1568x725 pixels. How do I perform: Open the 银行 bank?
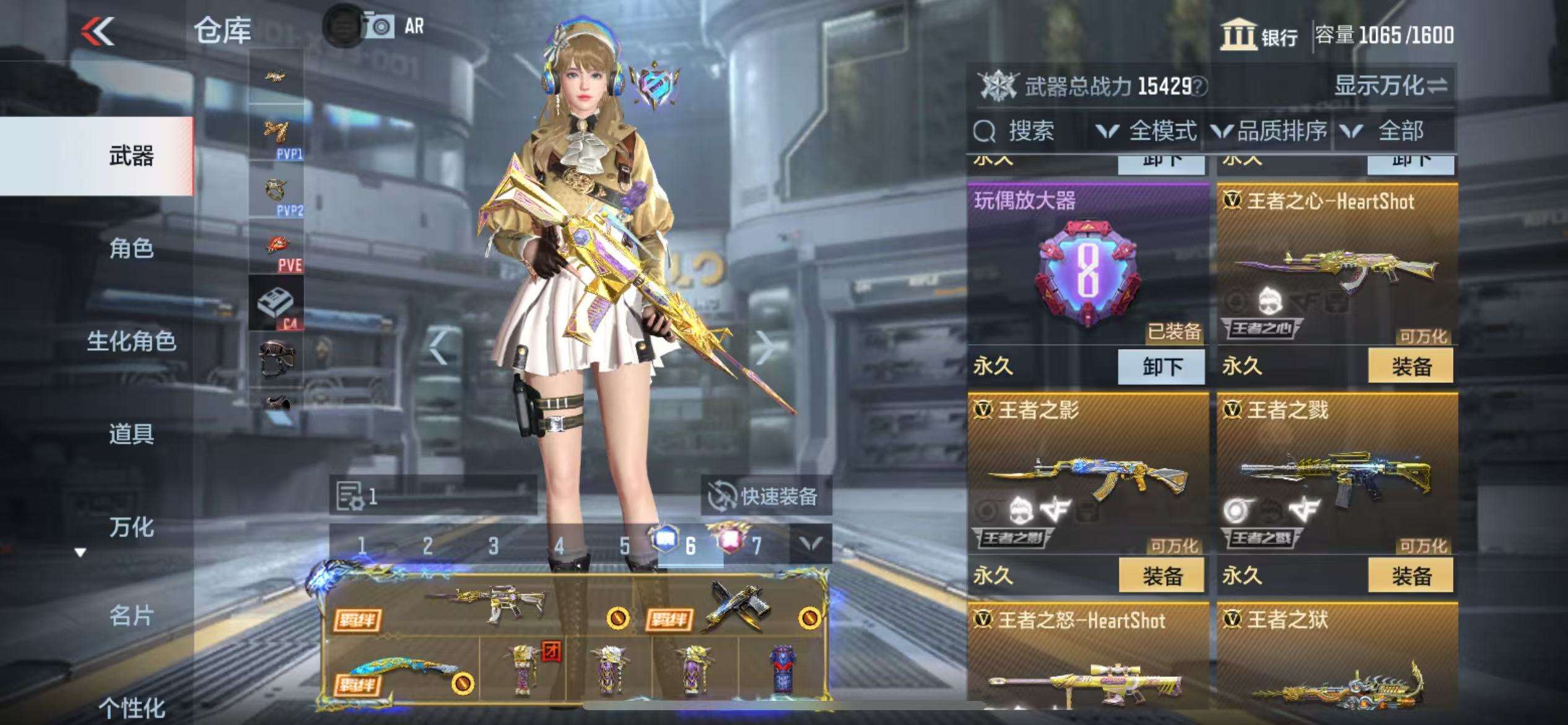[1260, 36]
